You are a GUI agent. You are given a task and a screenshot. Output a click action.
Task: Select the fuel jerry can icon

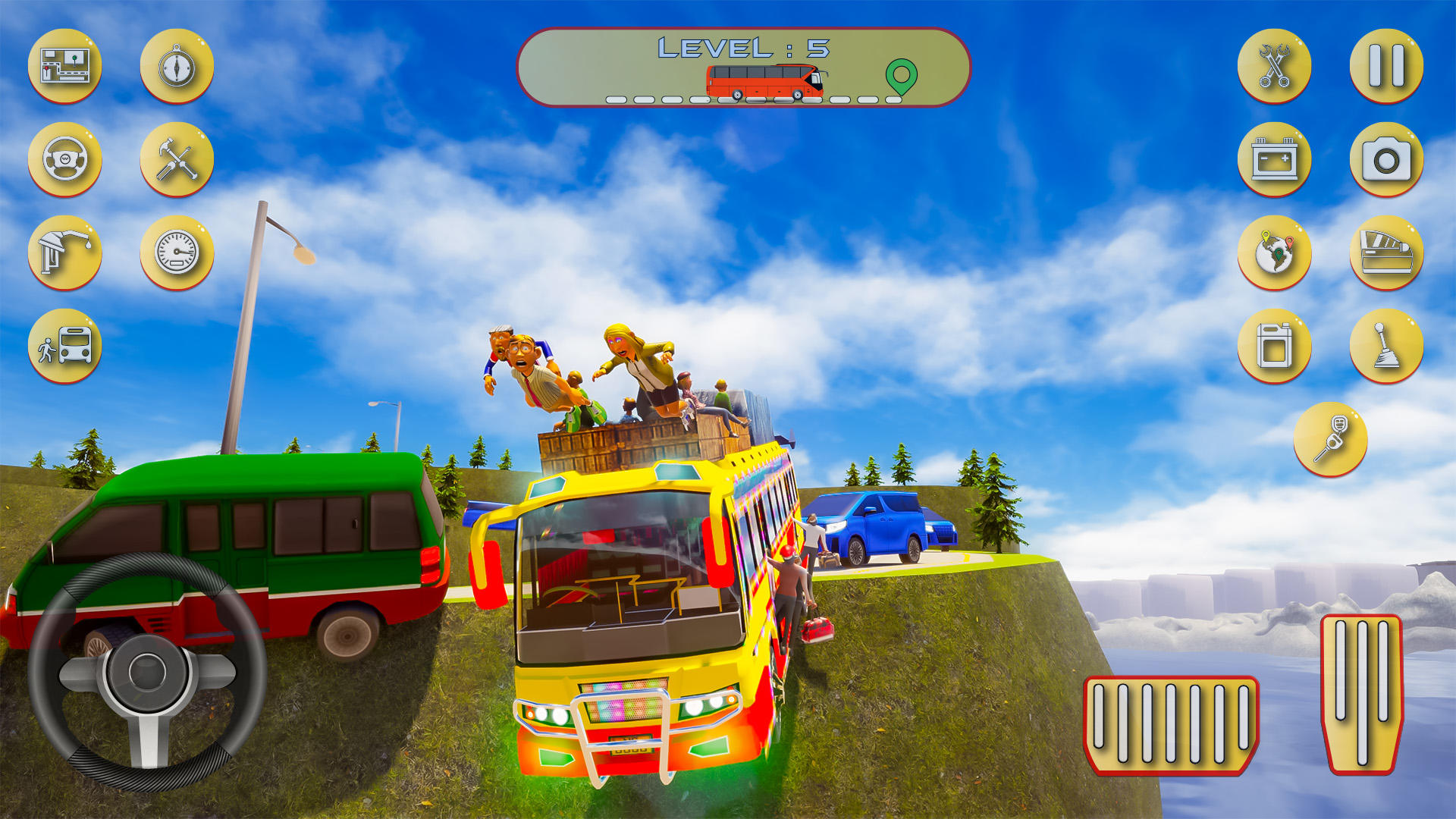1275,347
